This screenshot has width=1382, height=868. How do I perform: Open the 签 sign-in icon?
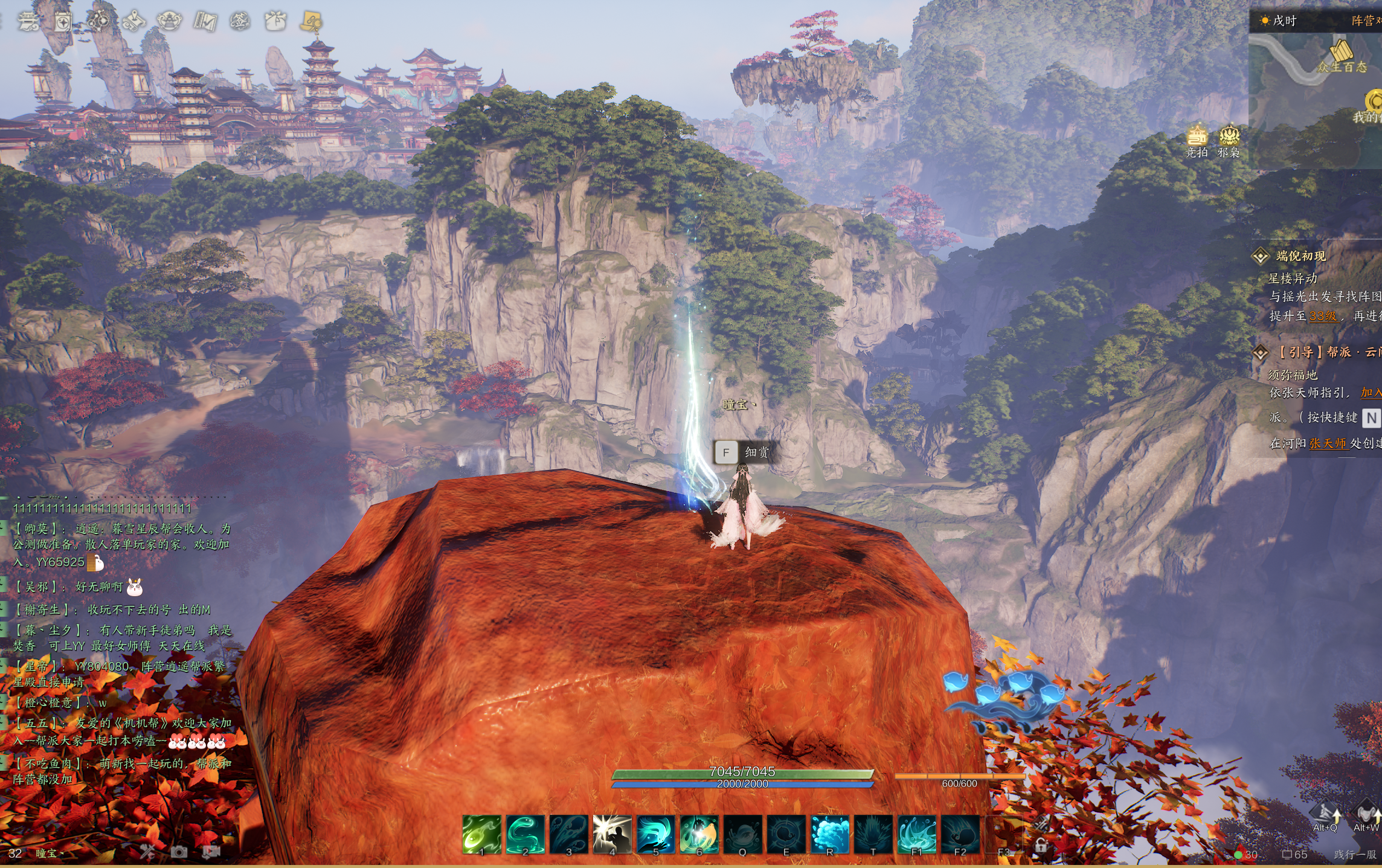click(240, 22)
